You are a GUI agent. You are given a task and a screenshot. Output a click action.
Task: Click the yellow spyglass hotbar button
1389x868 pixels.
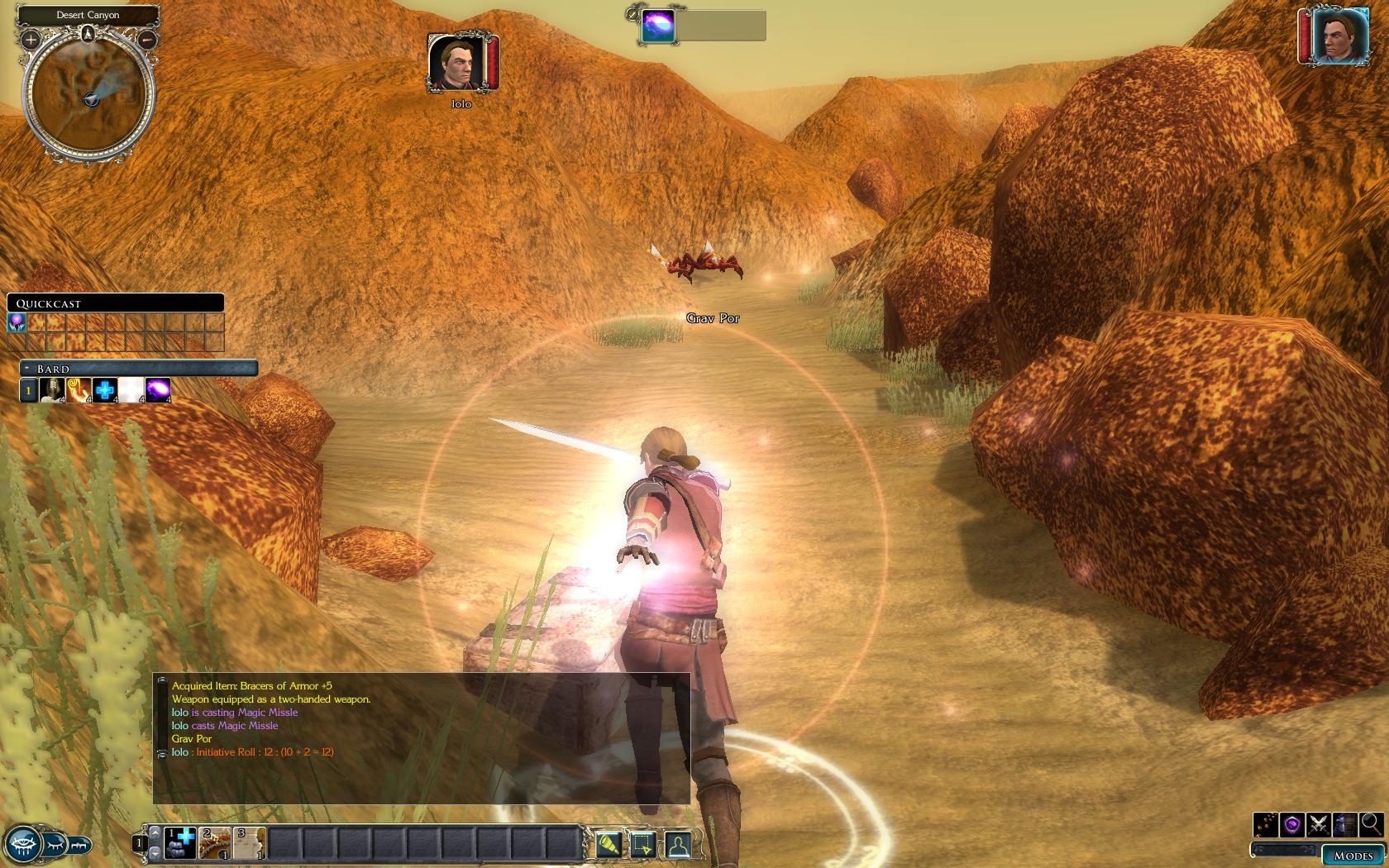click(x=609, y=844)
